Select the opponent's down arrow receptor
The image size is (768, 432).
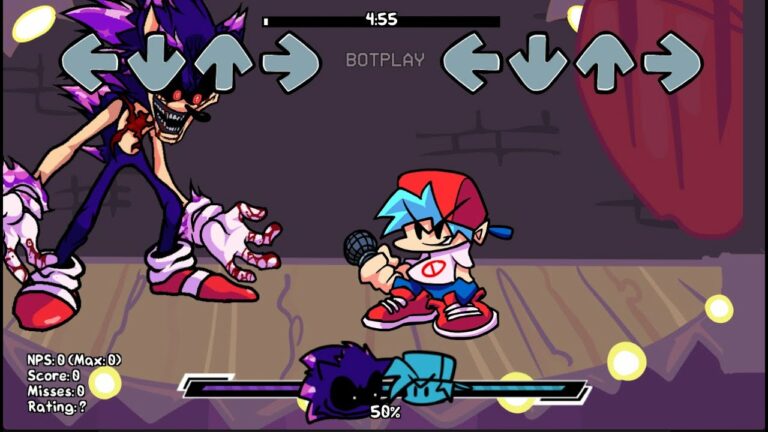click(157, 62)
